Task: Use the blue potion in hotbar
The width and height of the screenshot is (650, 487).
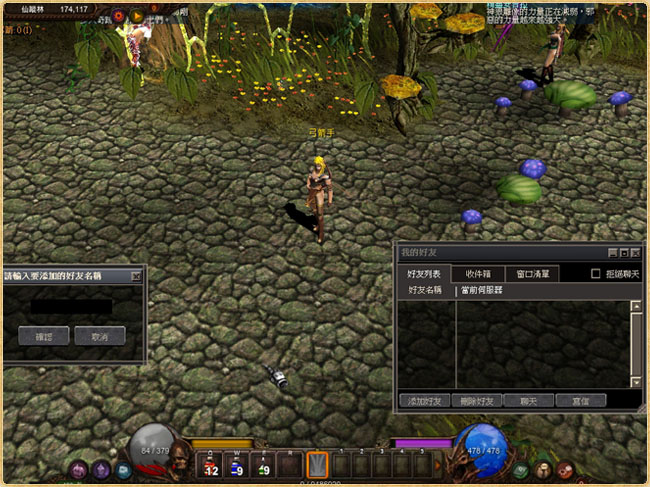Action: pyautogui.click(x=237, y=465)
